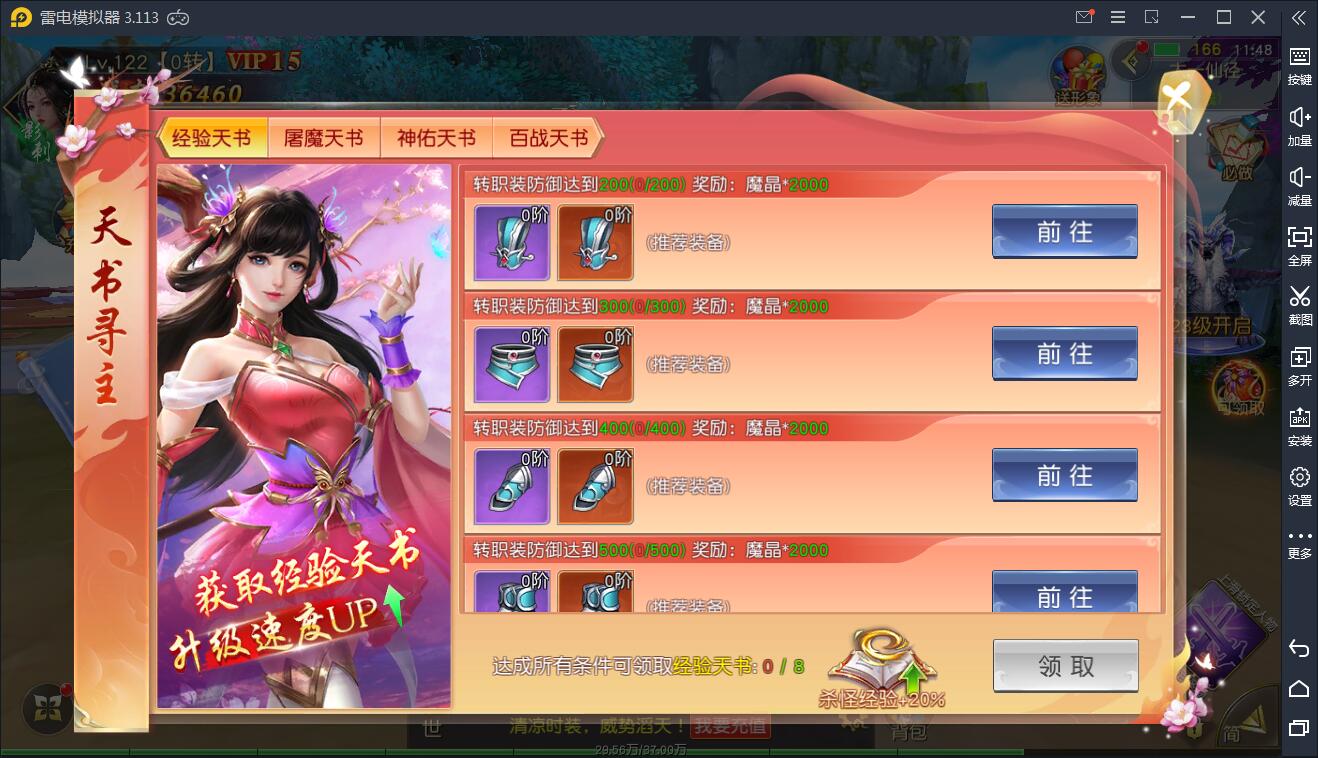This screenshot has height=758, width=1318.
Task: Open 我要充值 recharge link in banner
Action: (733, 726)
